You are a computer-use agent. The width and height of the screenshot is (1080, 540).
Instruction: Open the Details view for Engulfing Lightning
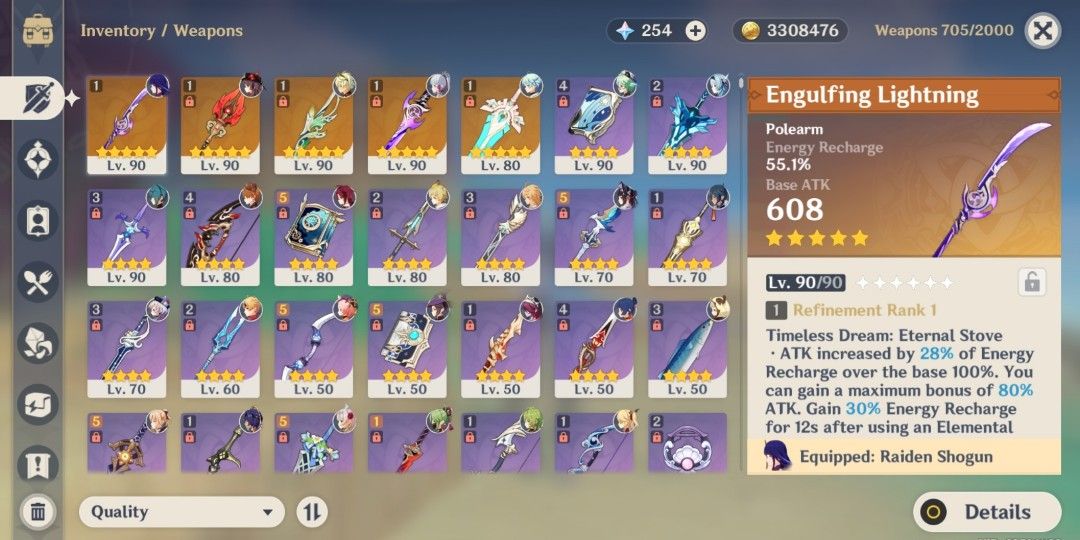[986, 512]
